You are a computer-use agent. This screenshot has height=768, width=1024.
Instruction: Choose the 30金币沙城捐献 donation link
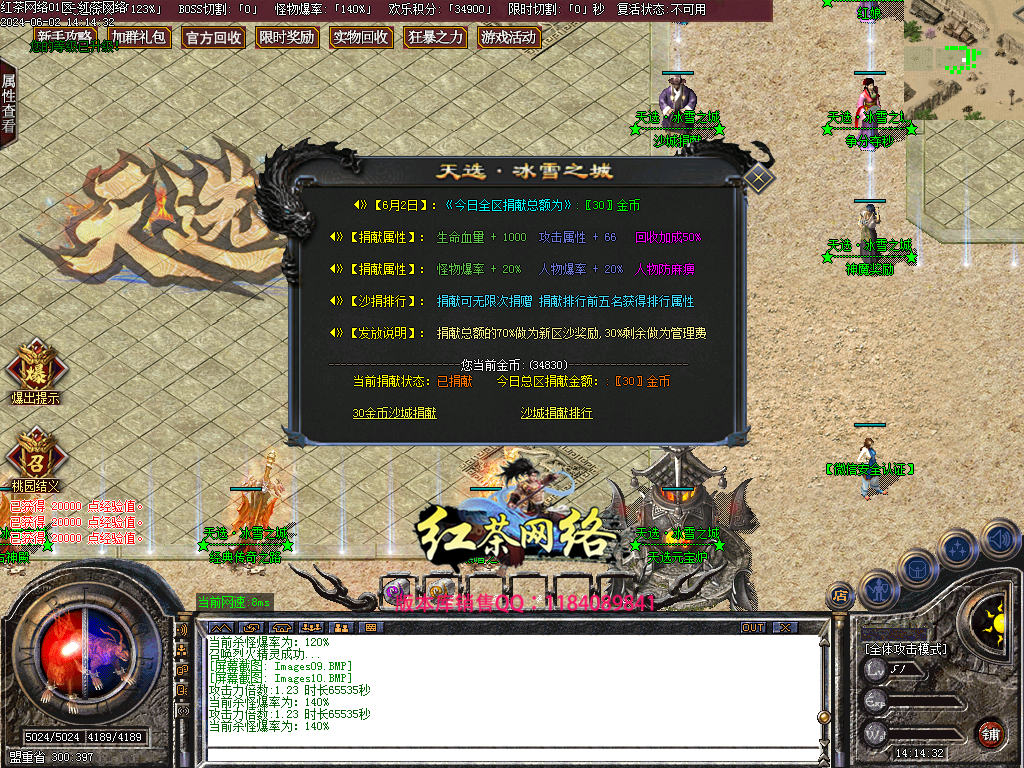coord(394,413)
